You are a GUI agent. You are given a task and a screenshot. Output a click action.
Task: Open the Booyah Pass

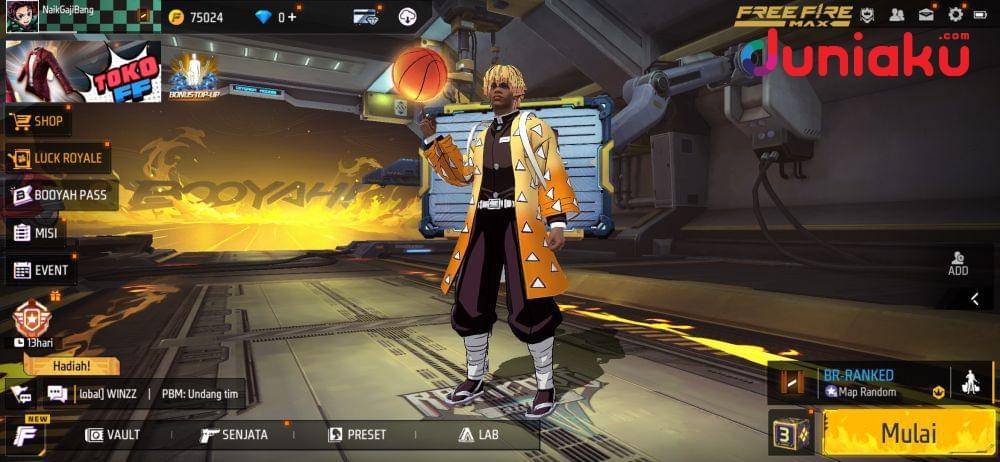[x=61, y=195]
